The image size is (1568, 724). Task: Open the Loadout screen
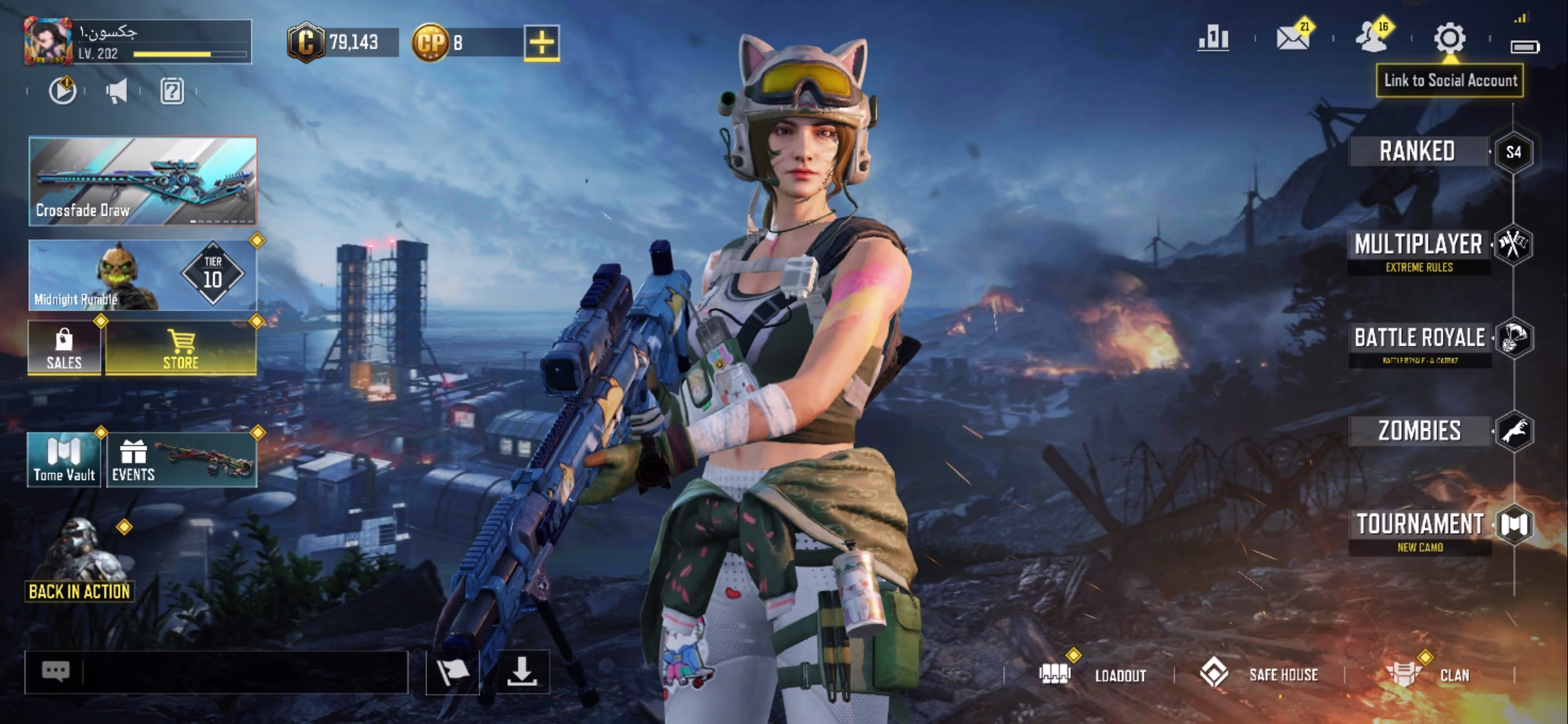(x=1099, y=674)
